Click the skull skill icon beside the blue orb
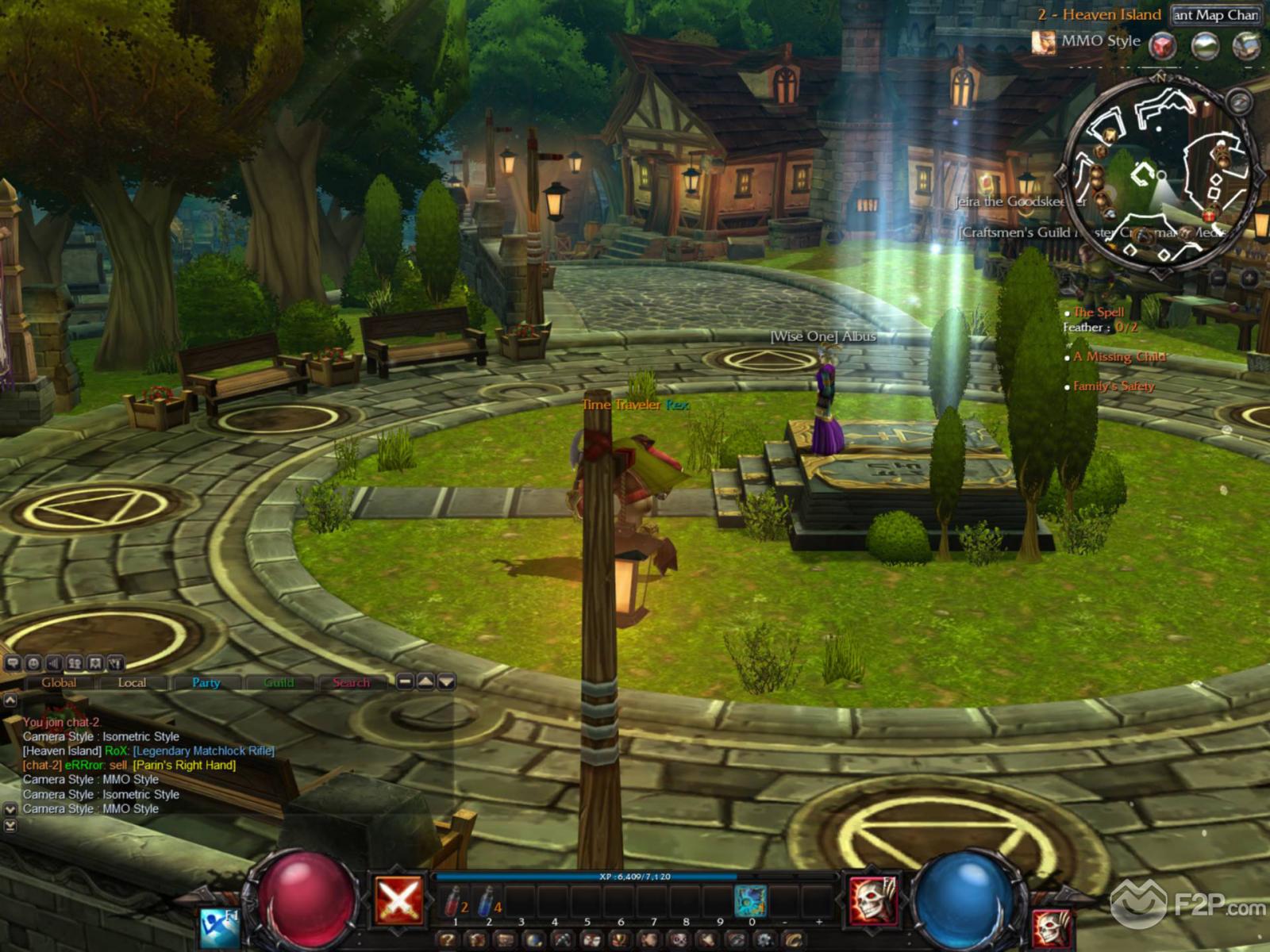Image resolution: width=1270 pixels, height=952 pixels. pyautogui.click(x=873, y=900)
